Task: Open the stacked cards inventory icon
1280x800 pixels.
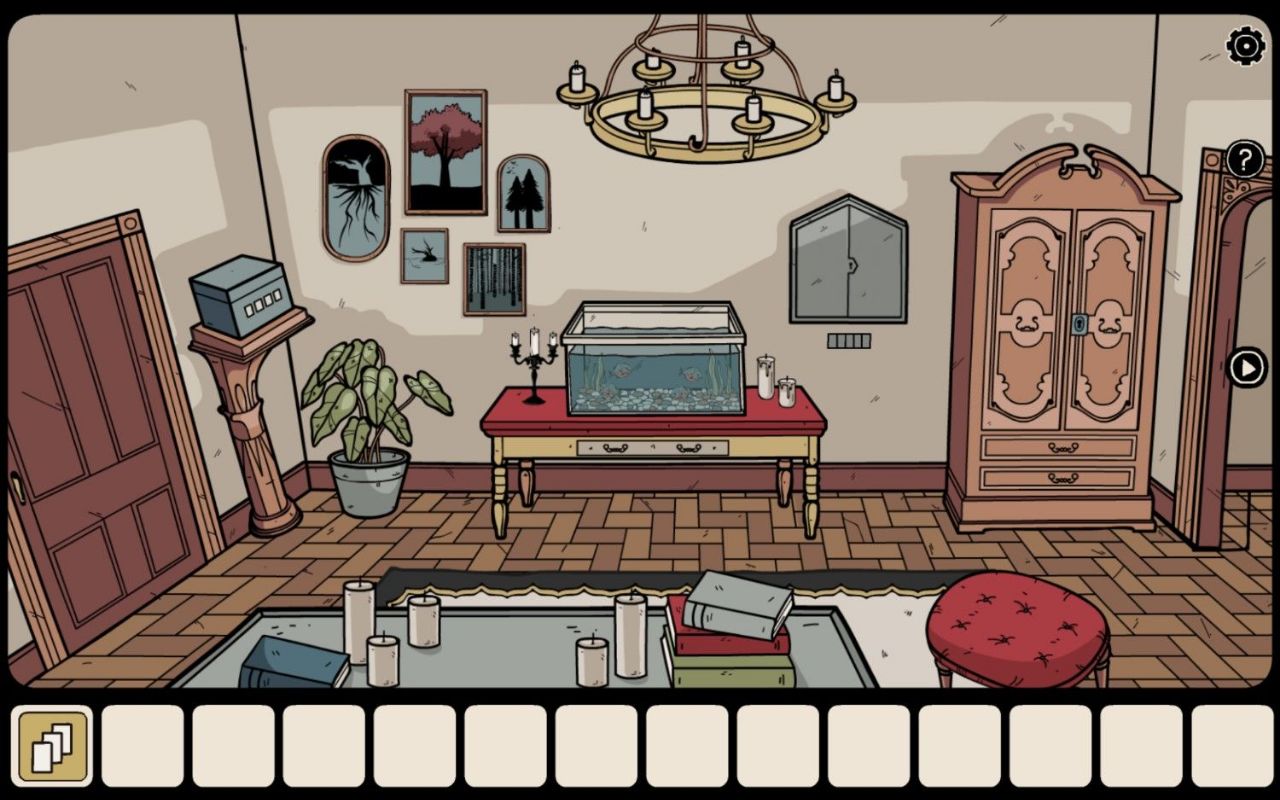Action: pyautogui.click(x=52, y=746)
